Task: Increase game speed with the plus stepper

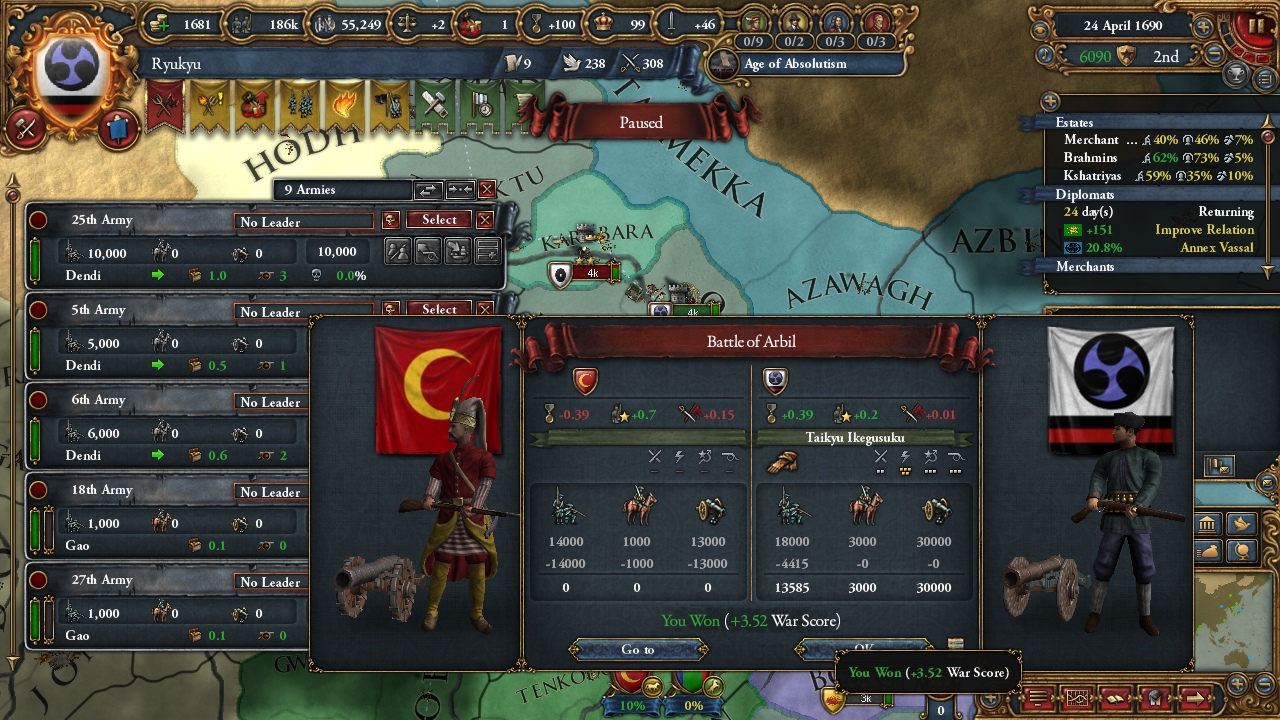Action: point(1204,27)
